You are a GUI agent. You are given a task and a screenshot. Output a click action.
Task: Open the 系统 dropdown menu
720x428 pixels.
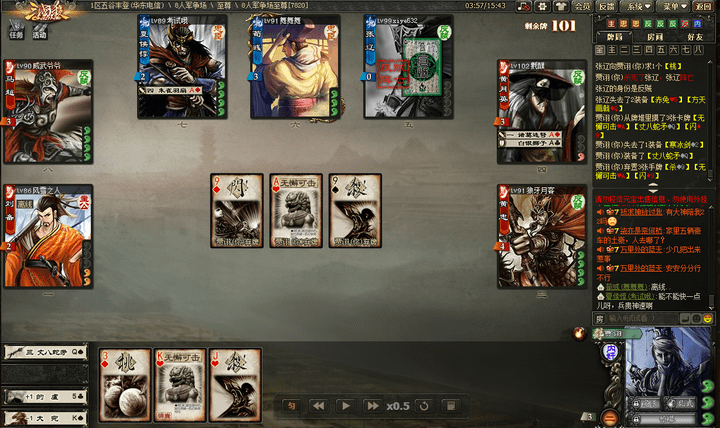point(638,6)
